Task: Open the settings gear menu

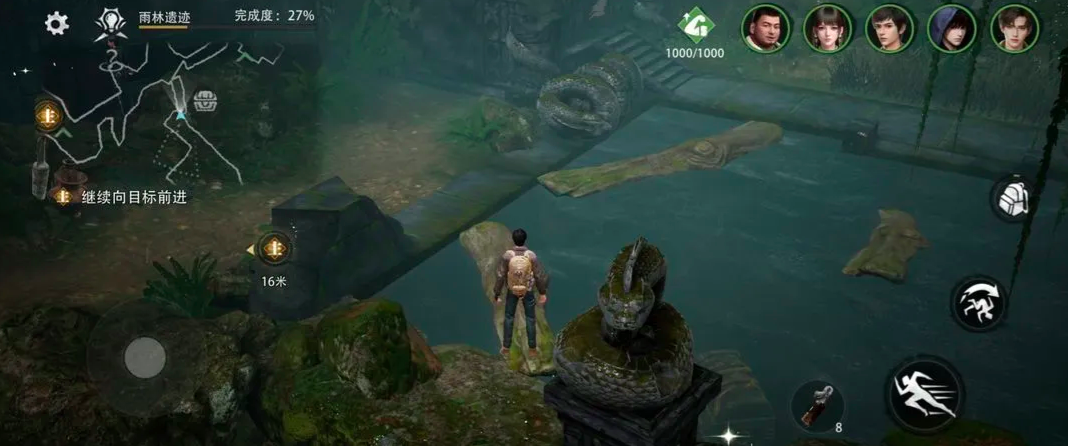Action: pos(57,23)
